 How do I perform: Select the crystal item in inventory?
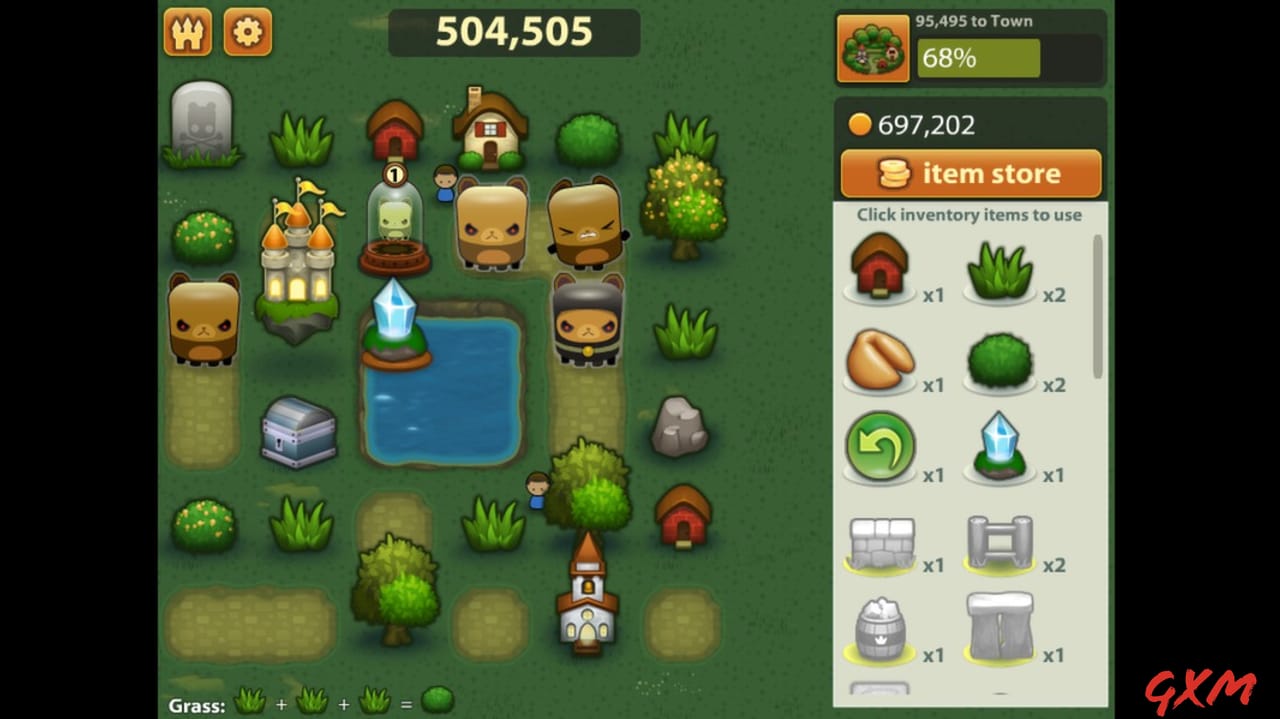point(1000,448)
